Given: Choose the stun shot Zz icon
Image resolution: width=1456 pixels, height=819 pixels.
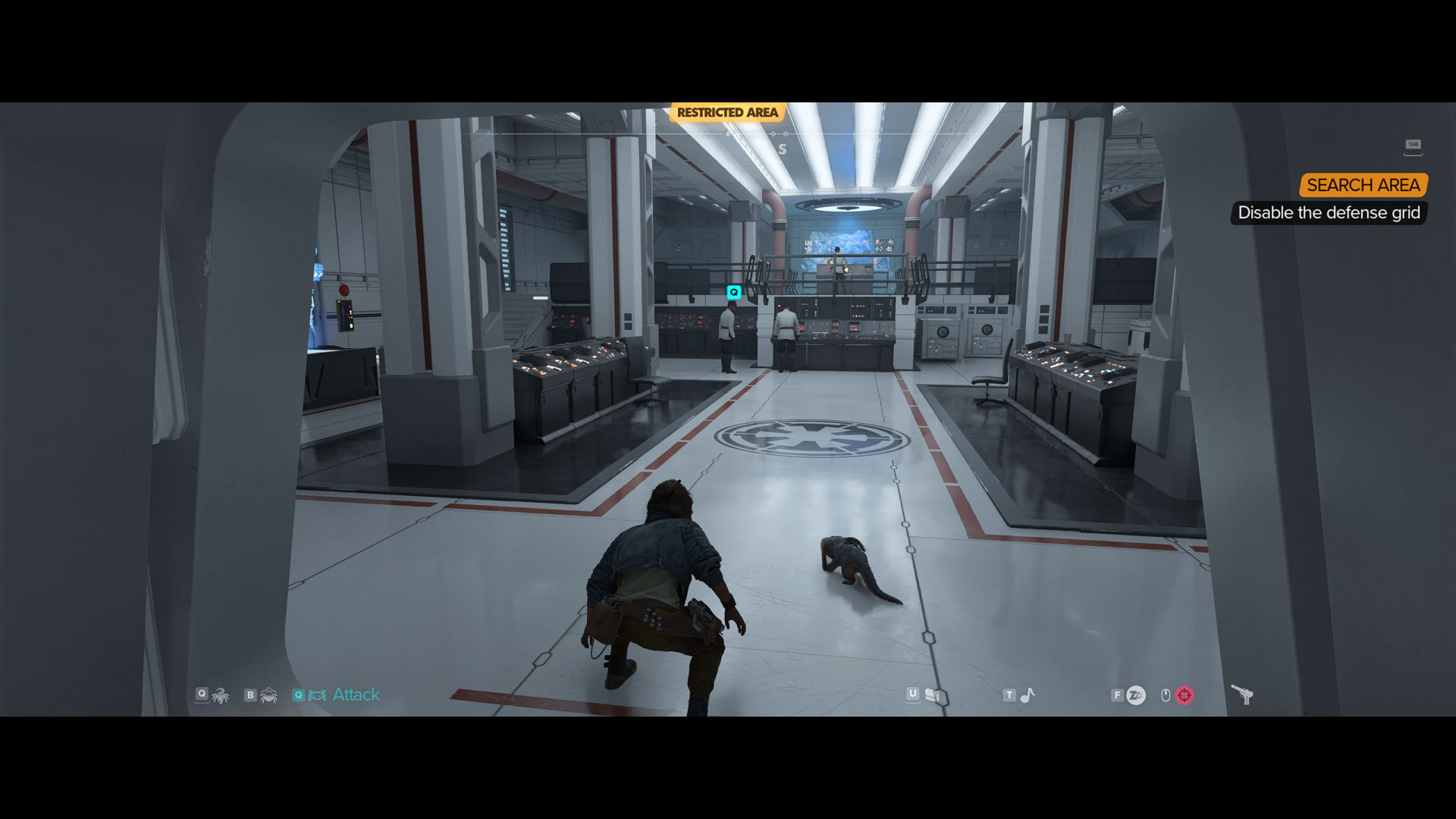Looking at the screenshot, I should (1135, 695).
